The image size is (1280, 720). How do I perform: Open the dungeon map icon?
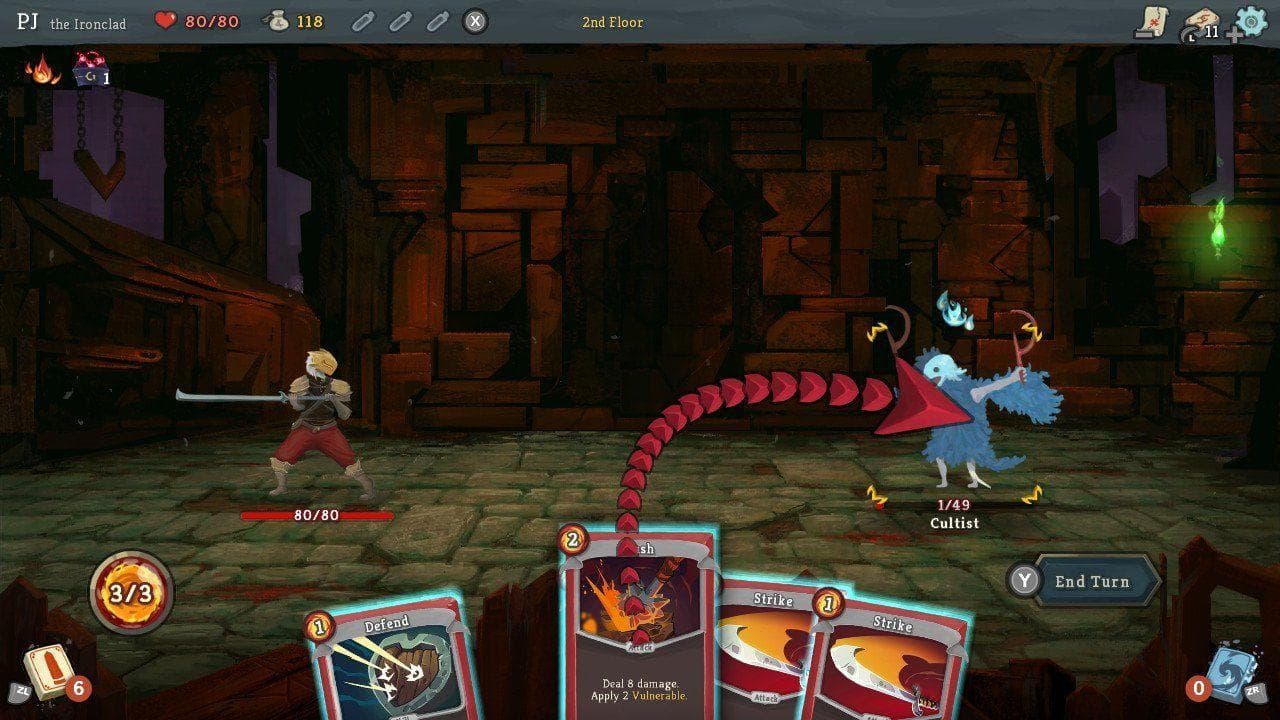1156,20
